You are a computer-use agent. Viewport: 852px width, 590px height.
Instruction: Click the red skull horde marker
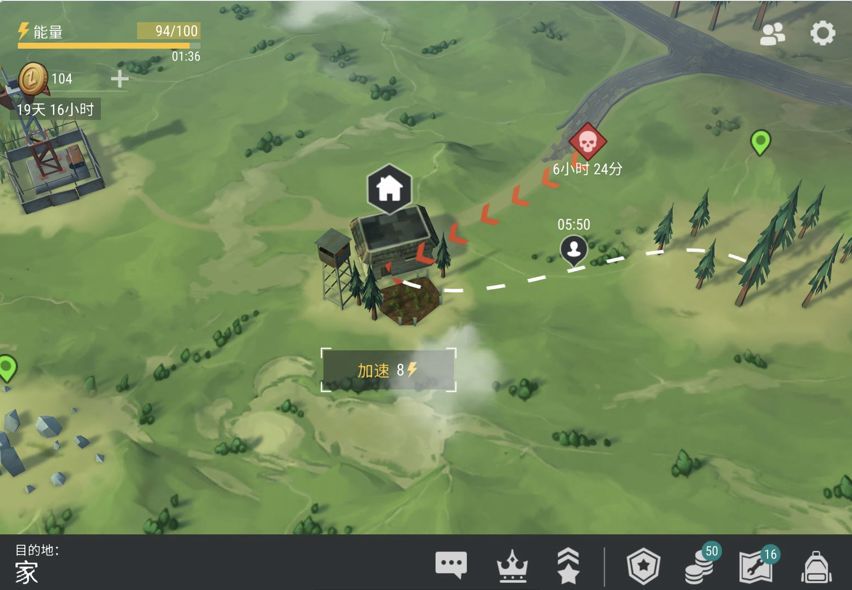click(587, 142)
